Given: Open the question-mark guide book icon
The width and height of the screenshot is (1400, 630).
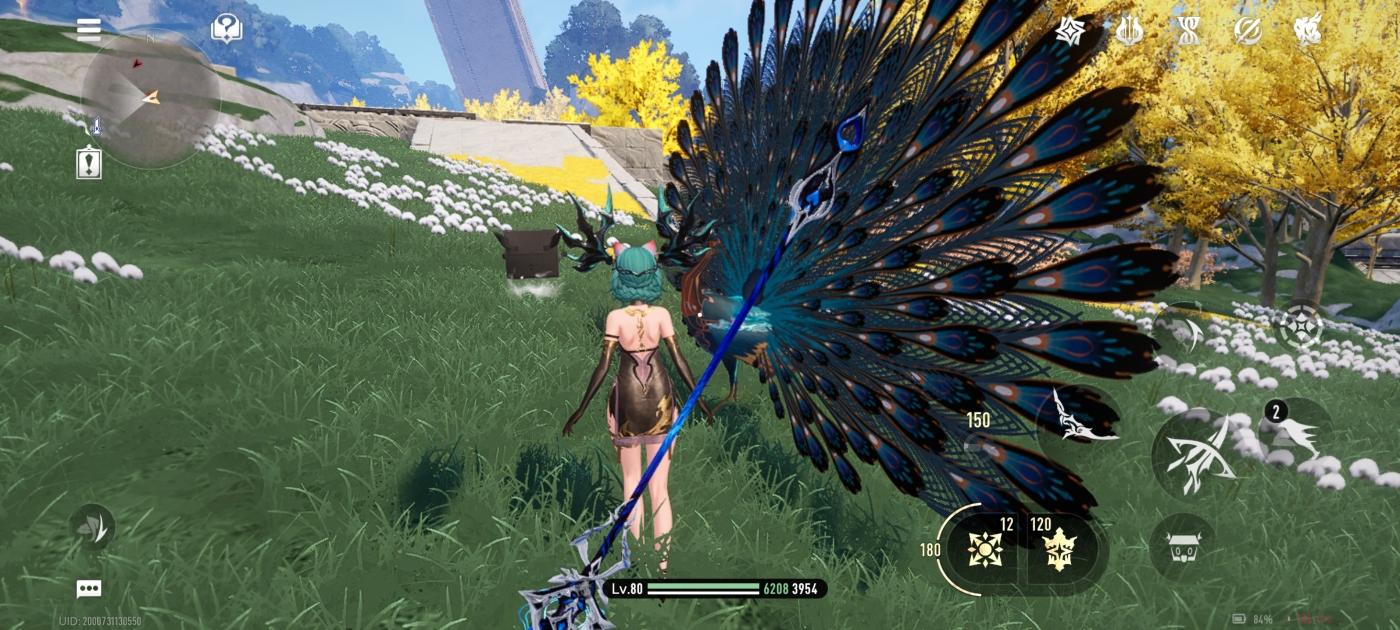Looking at the screenshot, I should [227, 28].
